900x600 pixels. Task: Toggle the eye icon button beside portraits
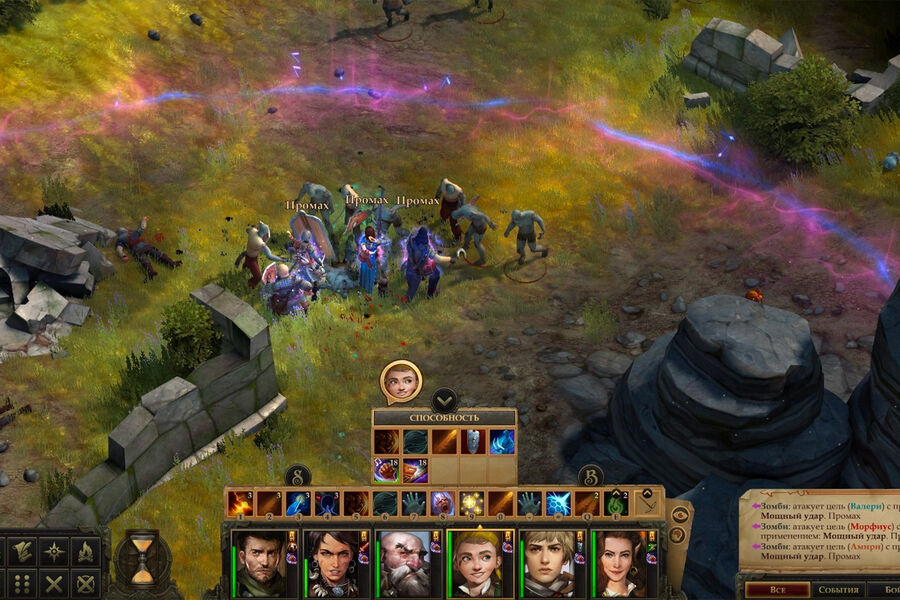pyautogui.click(x=680, y=514)
